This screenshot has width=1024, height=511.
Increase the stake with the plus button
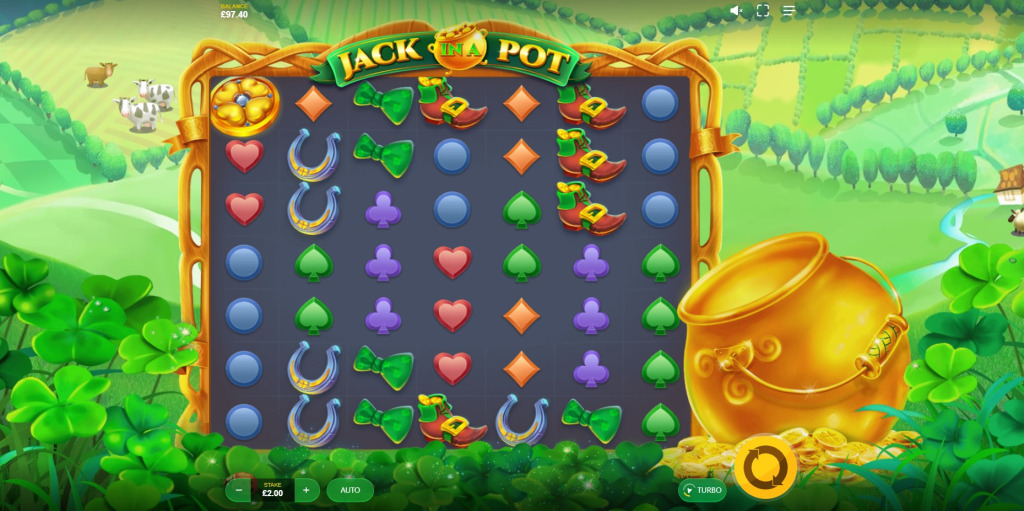(x=307, y=490)
